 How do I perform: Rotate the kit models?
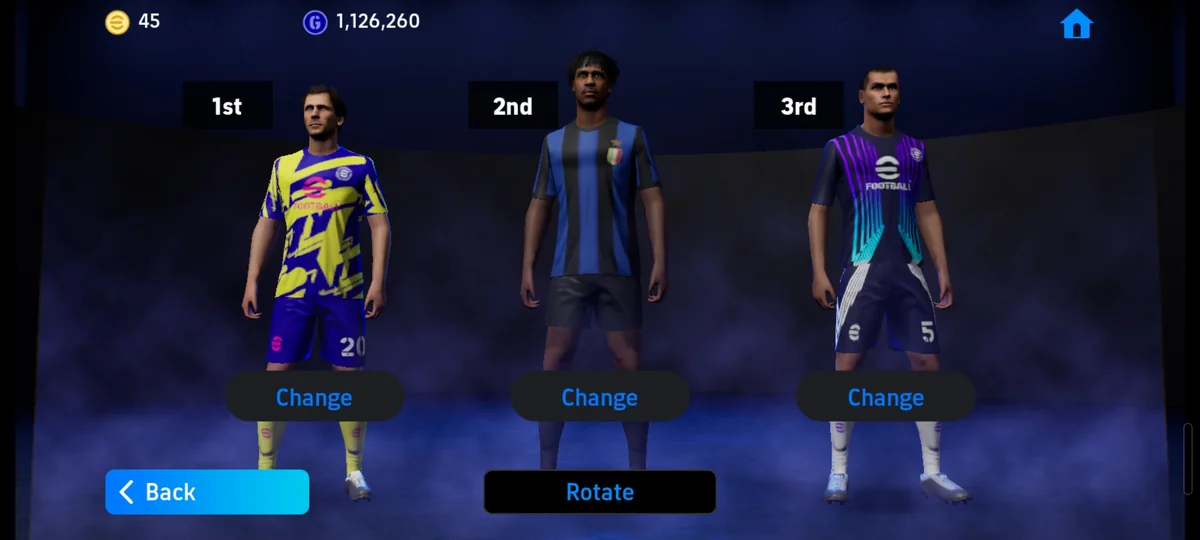click(x=600, y=492)
